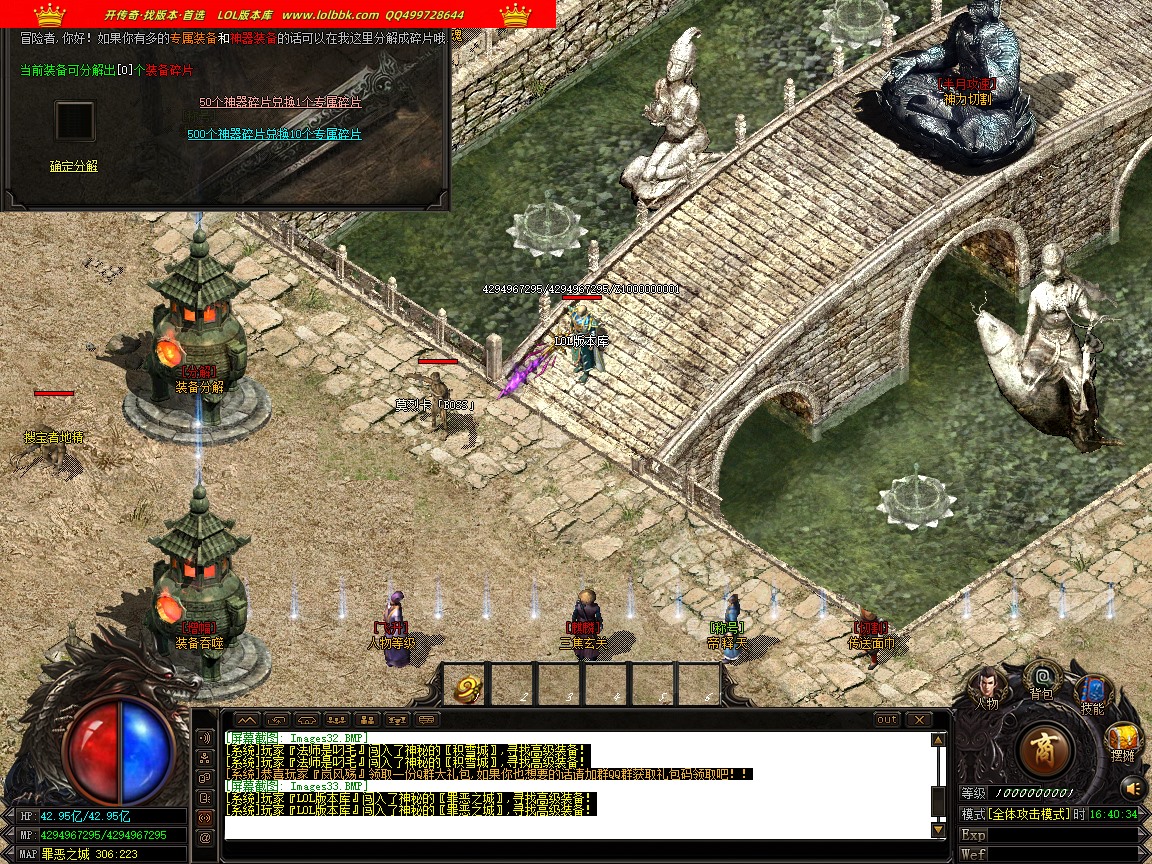This screenshot has width=1152, height=864.
Task: Click the chat panel 'out' button
Action: pyautogui.click(x=887, y=720)
